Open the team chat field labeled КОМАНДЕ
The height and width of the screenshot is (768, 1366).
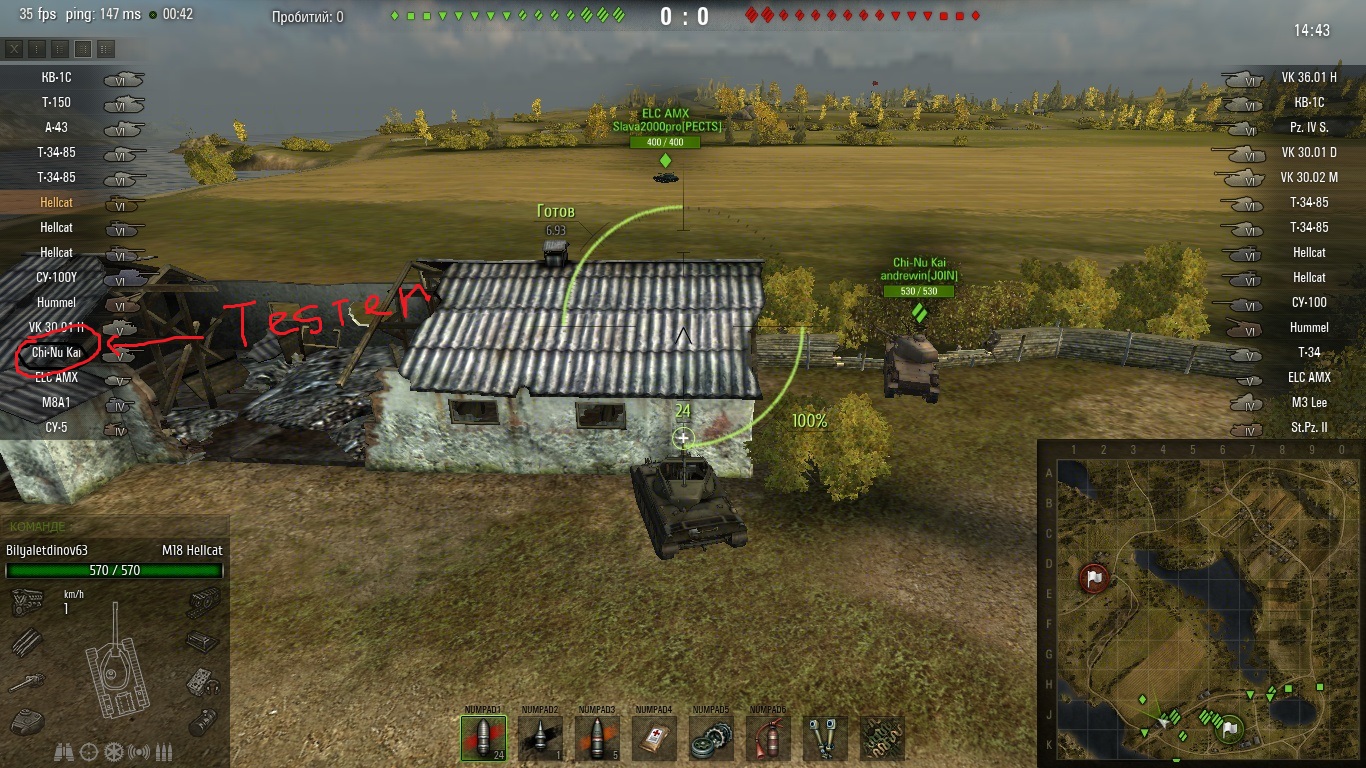(x=115, y=526)
